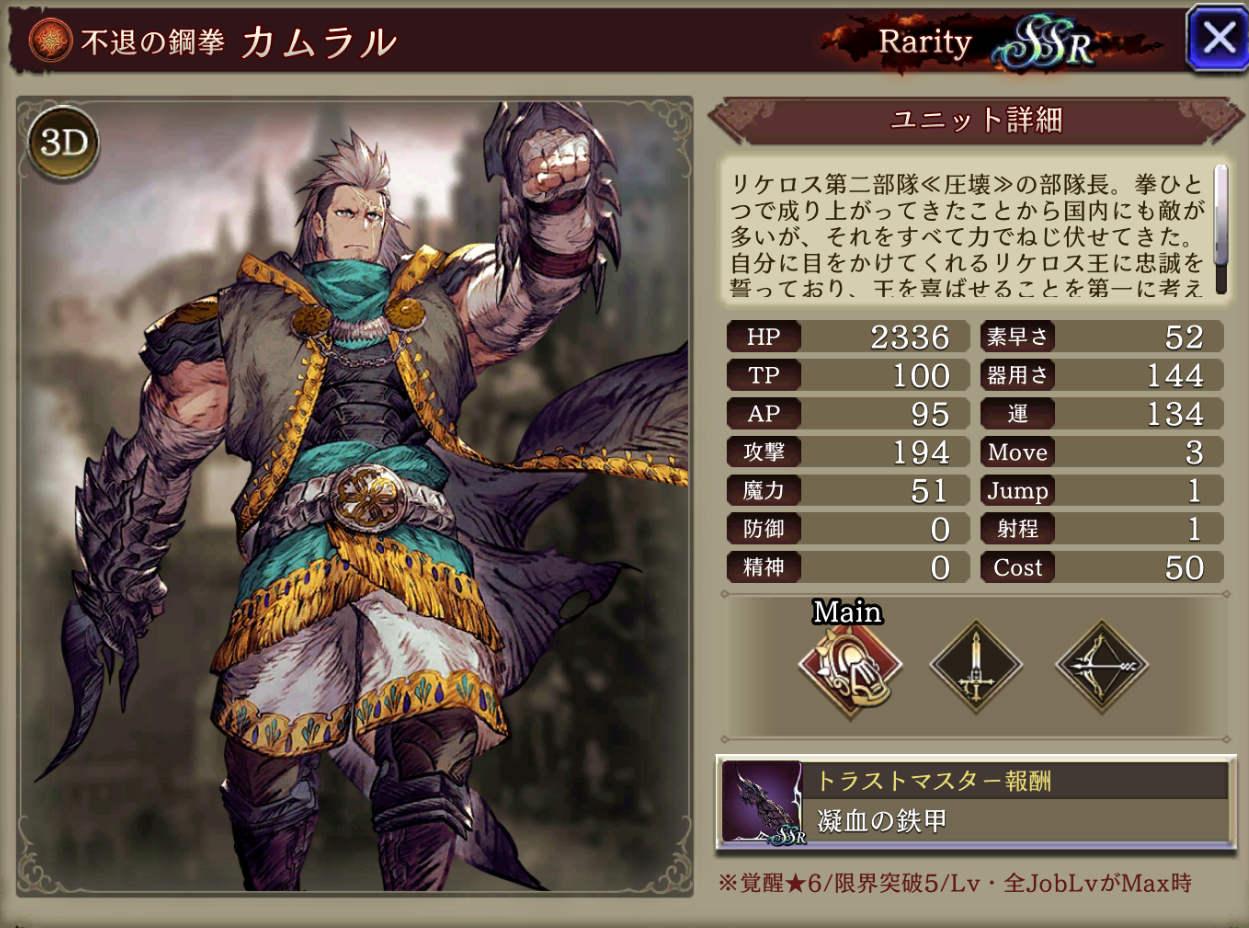
Task: Click the unit description scrollbar
Action: coord(1220,229)
